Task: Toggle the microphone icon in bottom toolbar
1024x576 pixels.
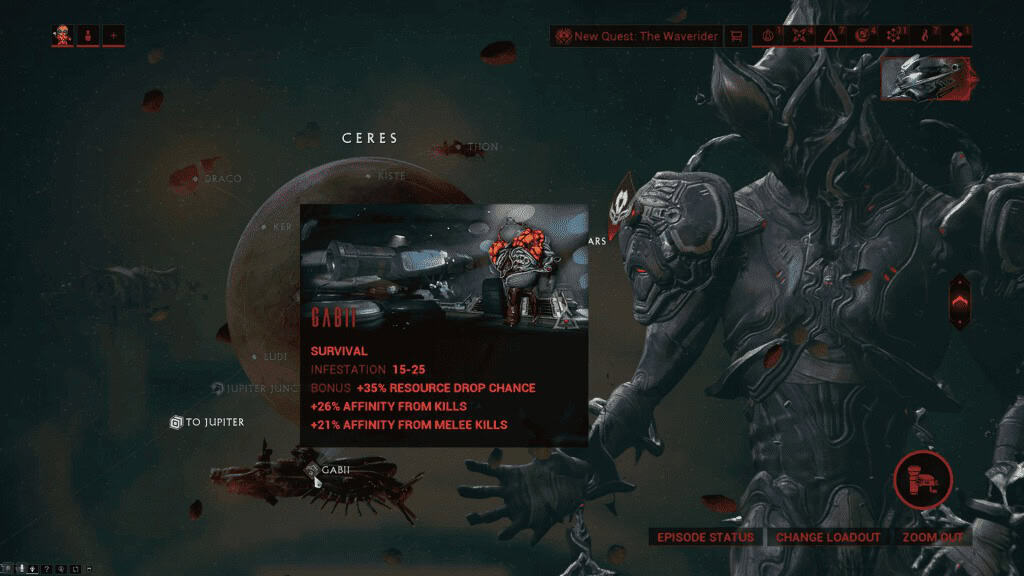Action: (x=20, y=569)
